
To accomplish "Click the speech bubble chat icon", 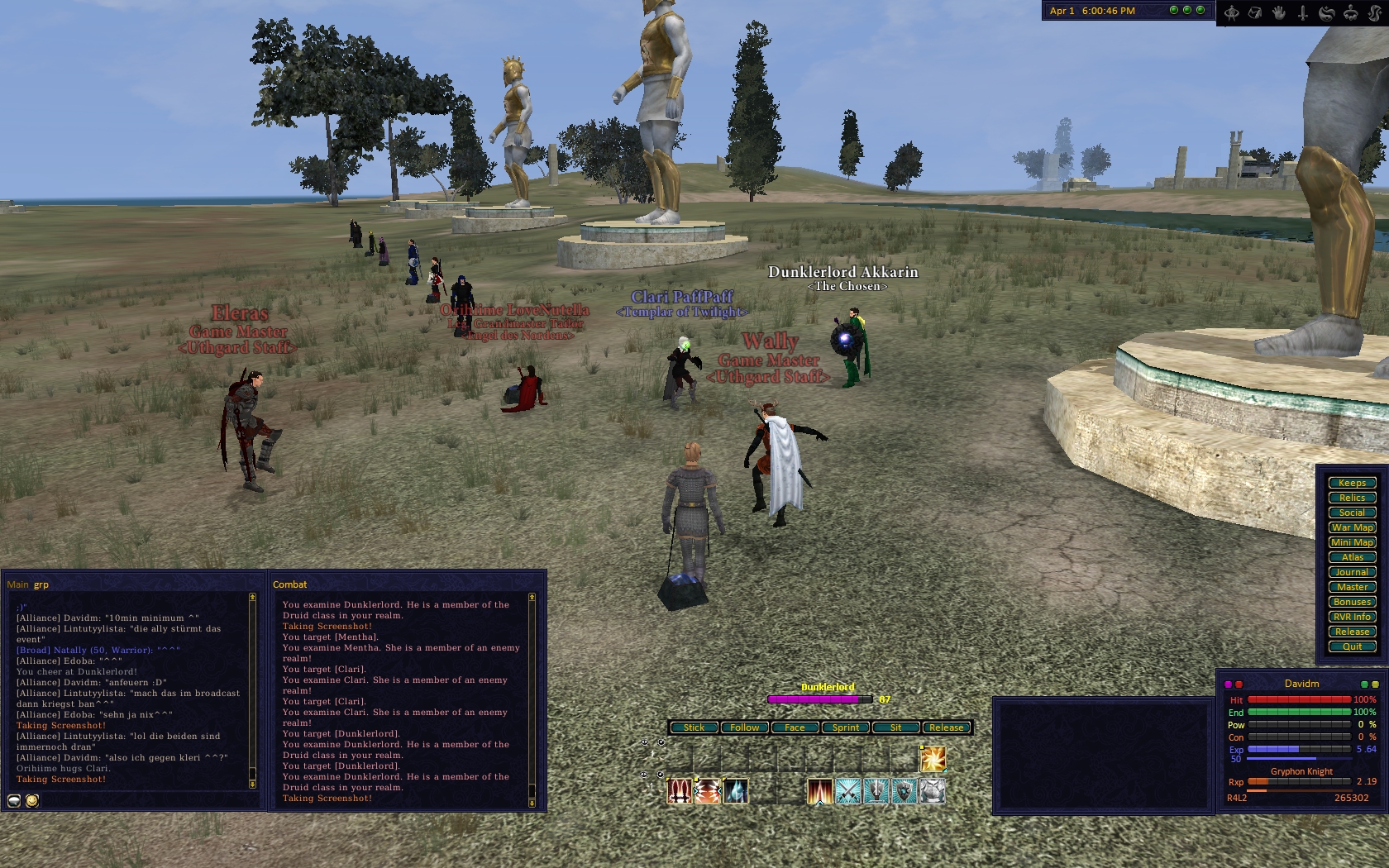I will pos(14,800).
